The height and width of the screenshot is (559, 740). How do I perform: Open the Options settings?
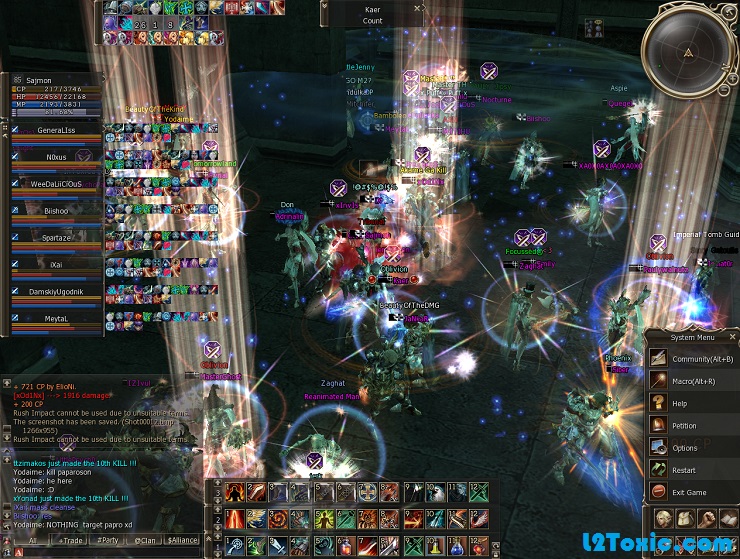pyautogui.click(x=685, y=448)
